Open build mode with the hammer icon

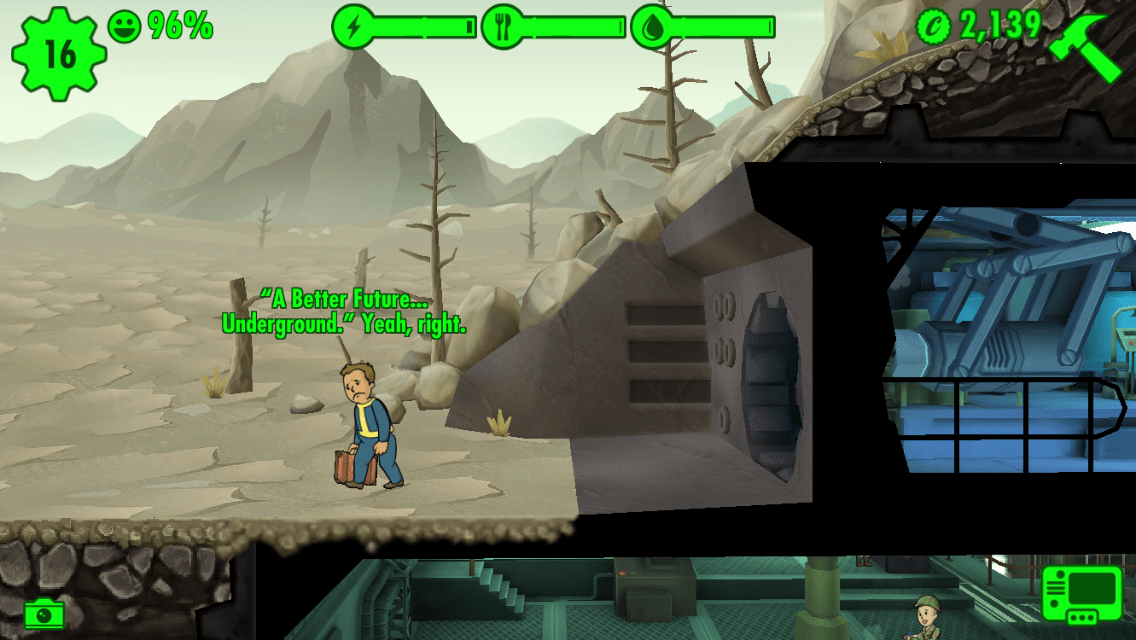coord(1087,48)
